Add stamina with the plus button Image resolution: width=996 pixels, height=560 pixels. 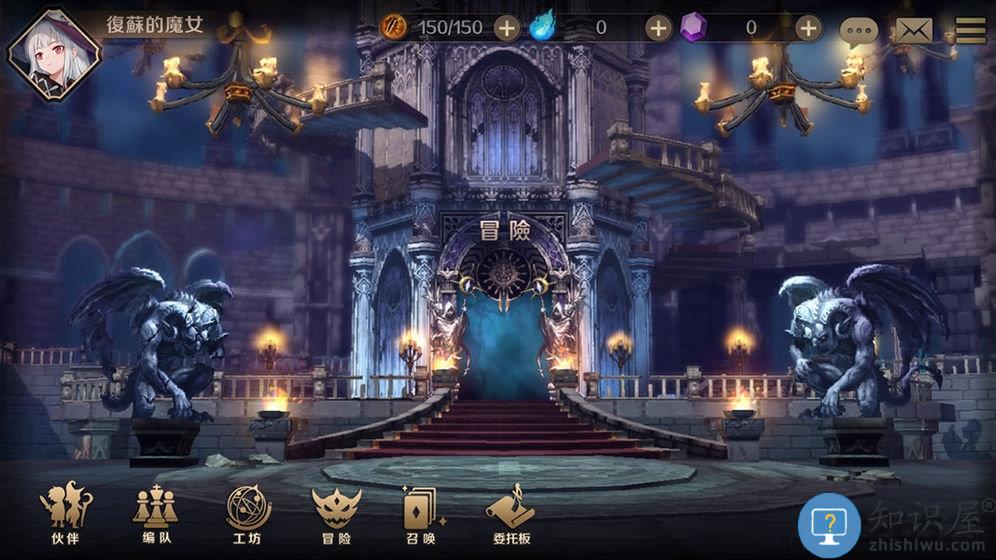506,28
